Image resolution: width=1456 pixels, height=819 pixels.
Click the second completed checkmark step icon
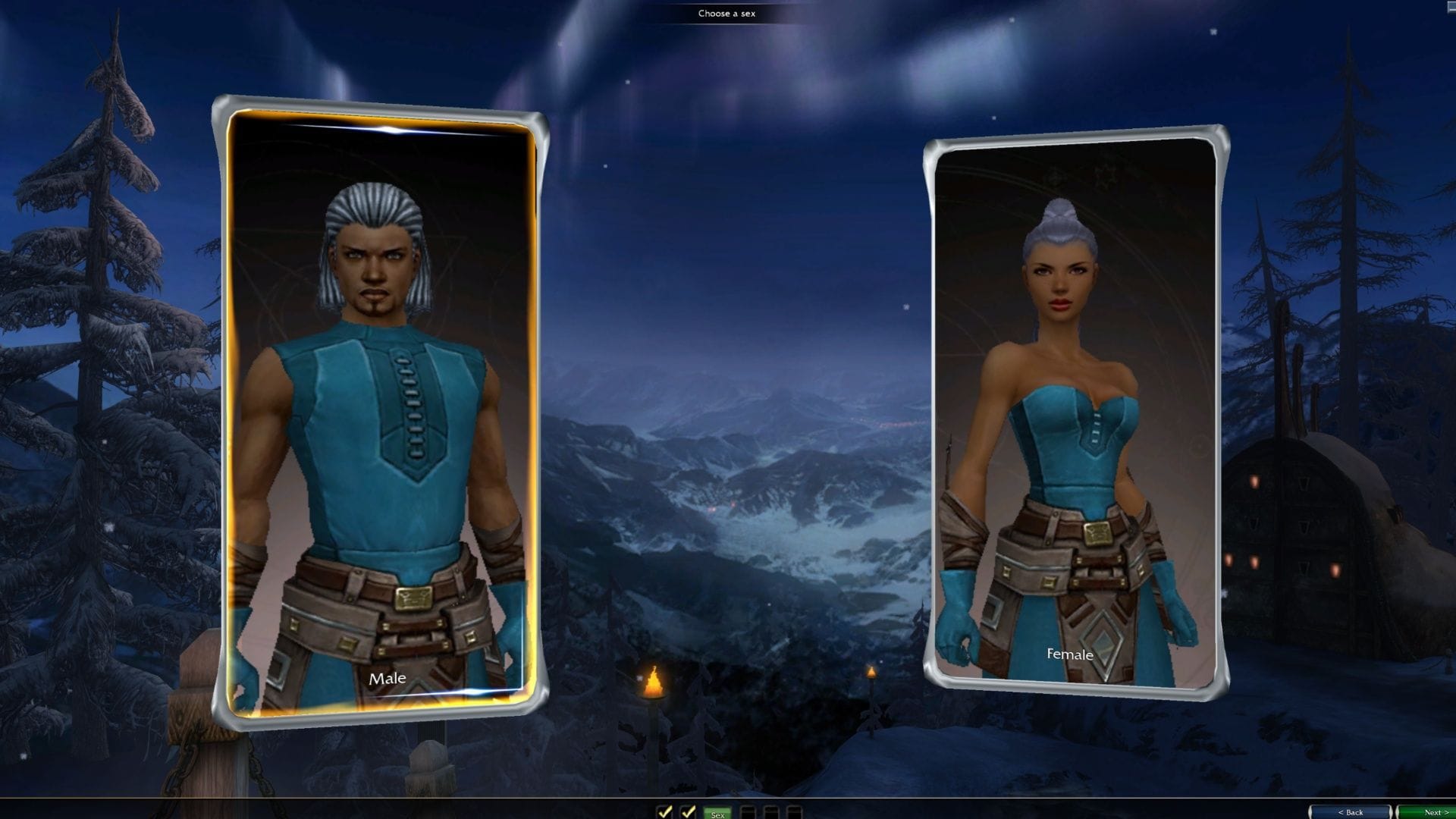pyautogui.click(x=689, y=811)
